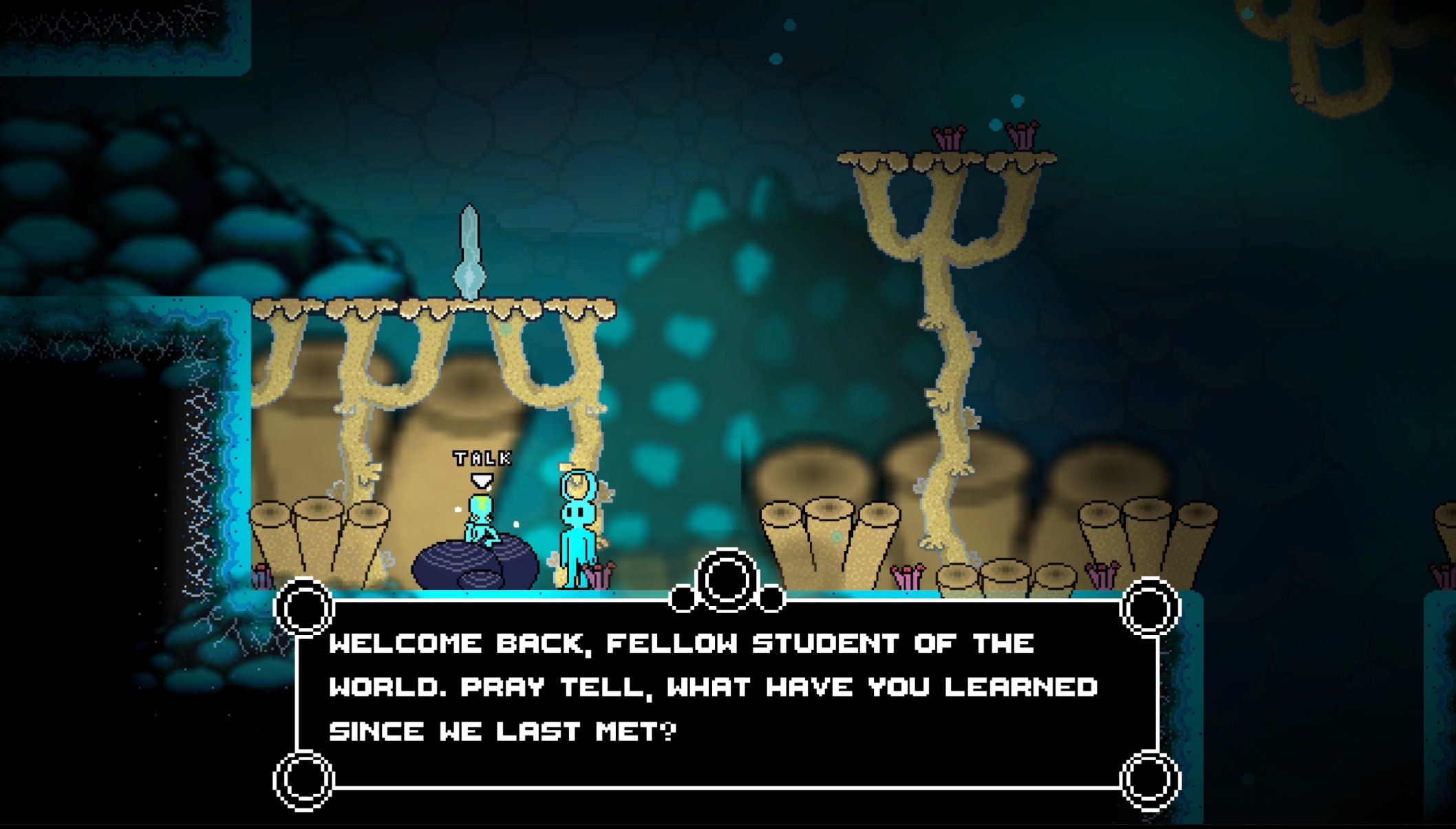Click the TALK prompt above the seated character

pyautogui.click(x=482, y=459)
